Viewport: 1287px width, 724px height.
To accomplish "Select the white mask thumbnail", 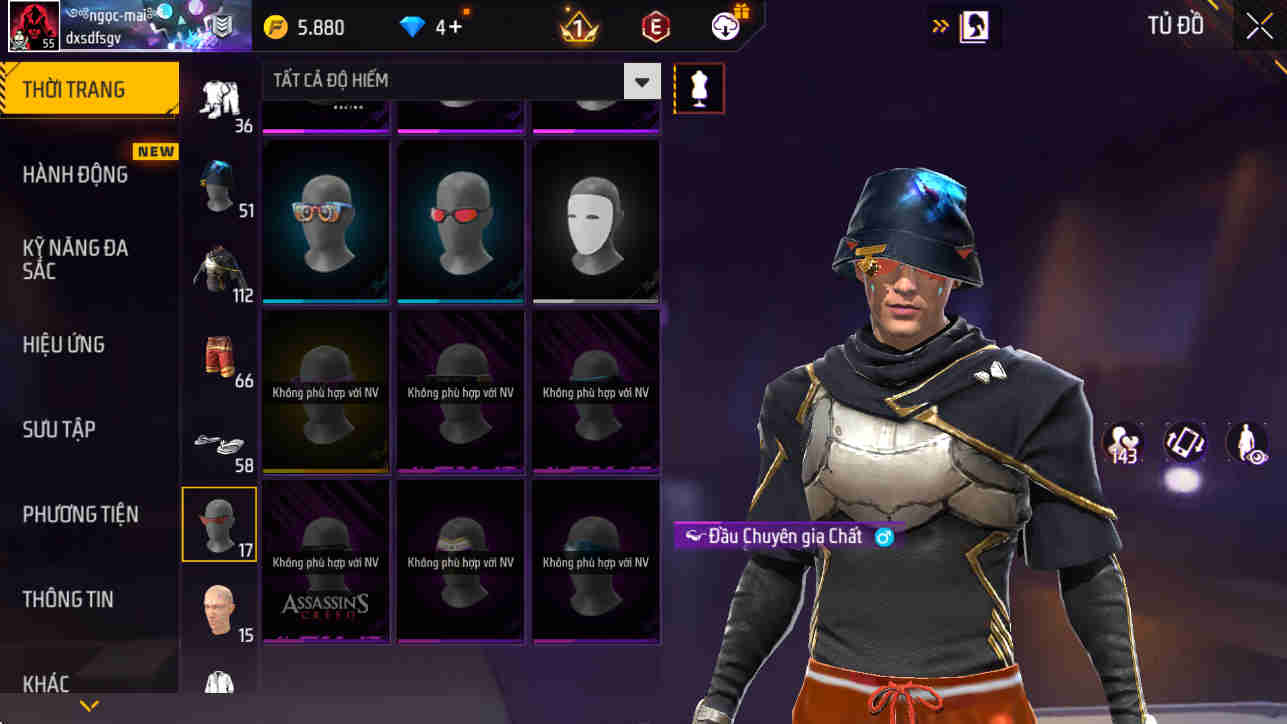I will 596,219.
